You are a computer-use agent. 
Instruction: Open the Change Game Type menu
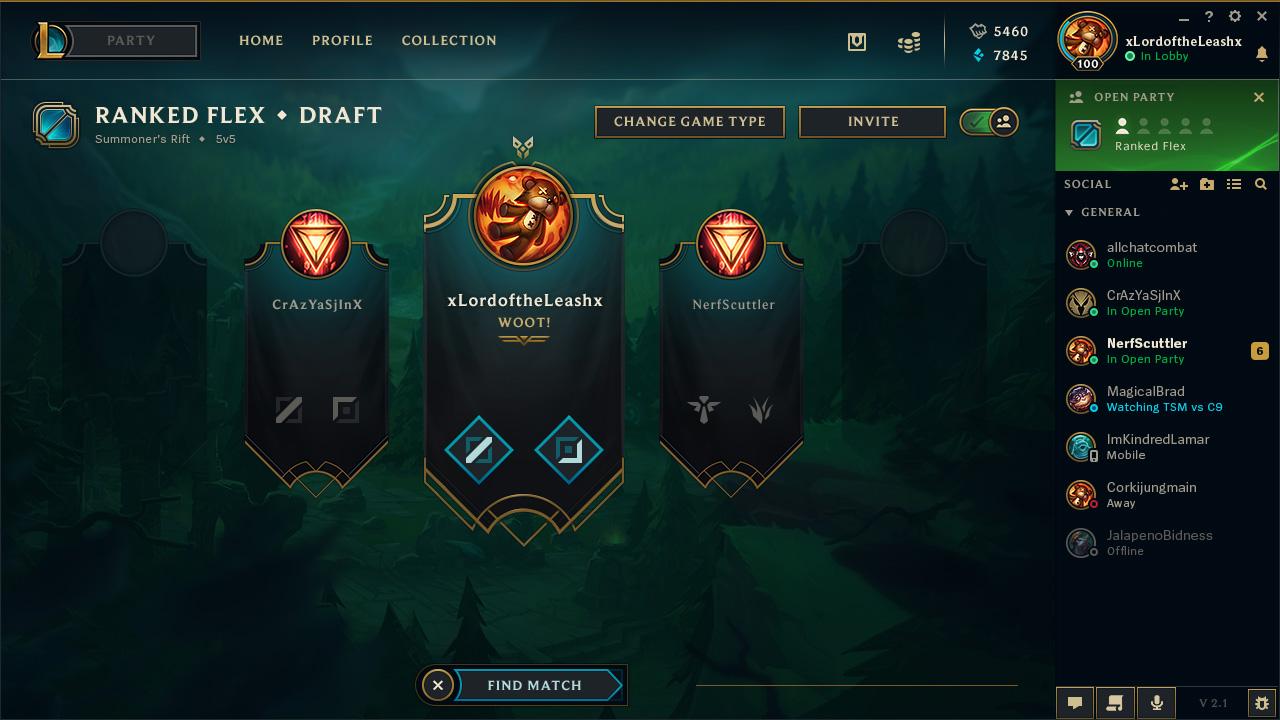pyautogui.click(x=690, y=122)
